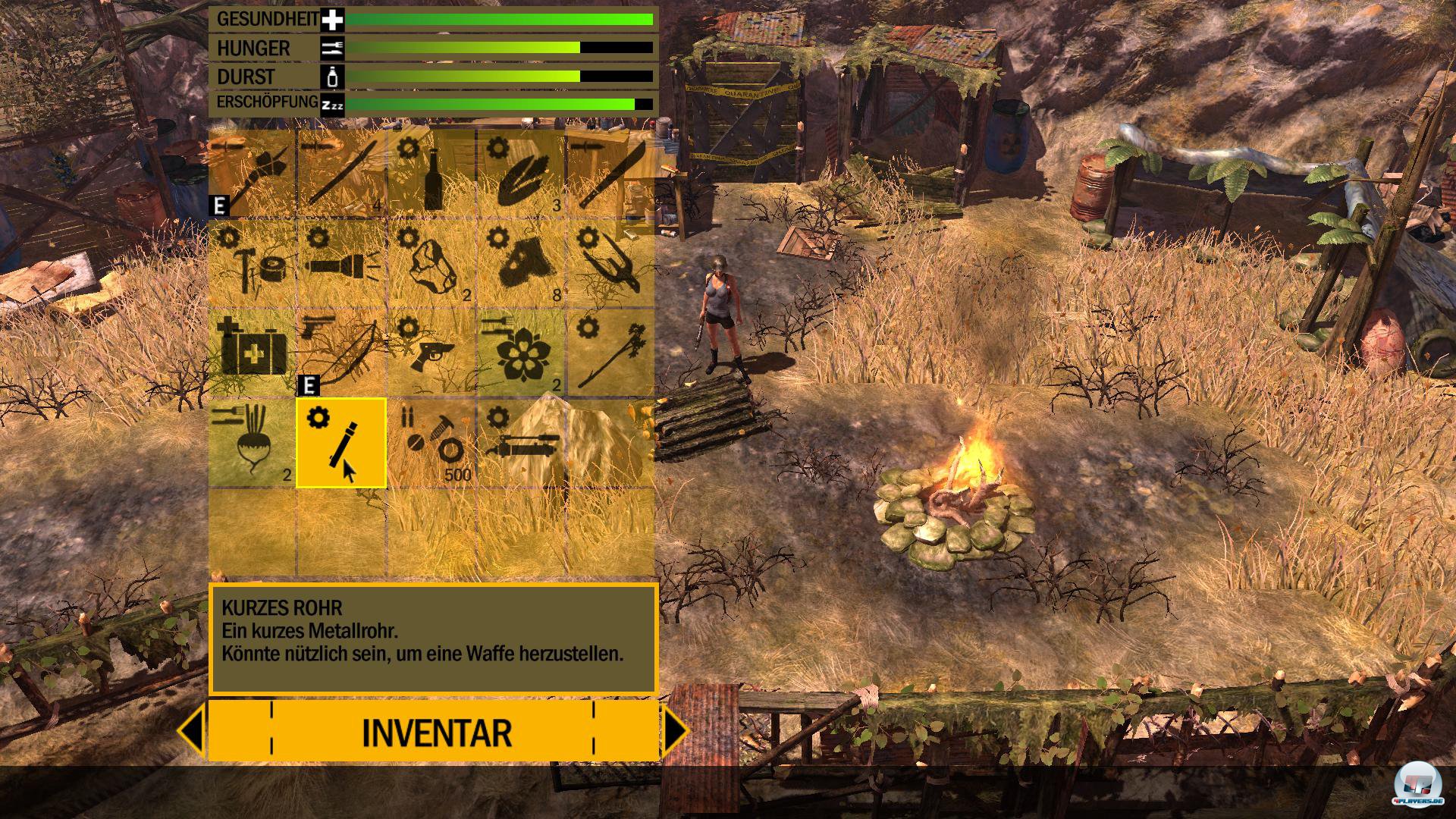Pick the hammer and tape repair kit
Image resolution: width=1456 pixels, height=819 pixels.
click(x=253, y=264)
